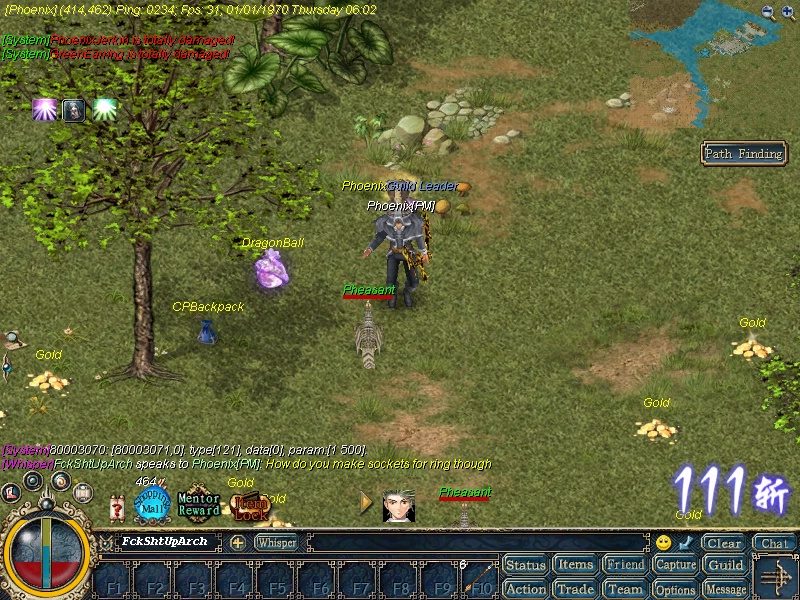Clear the chat log

pyautogui.click(x=723, y=544)
